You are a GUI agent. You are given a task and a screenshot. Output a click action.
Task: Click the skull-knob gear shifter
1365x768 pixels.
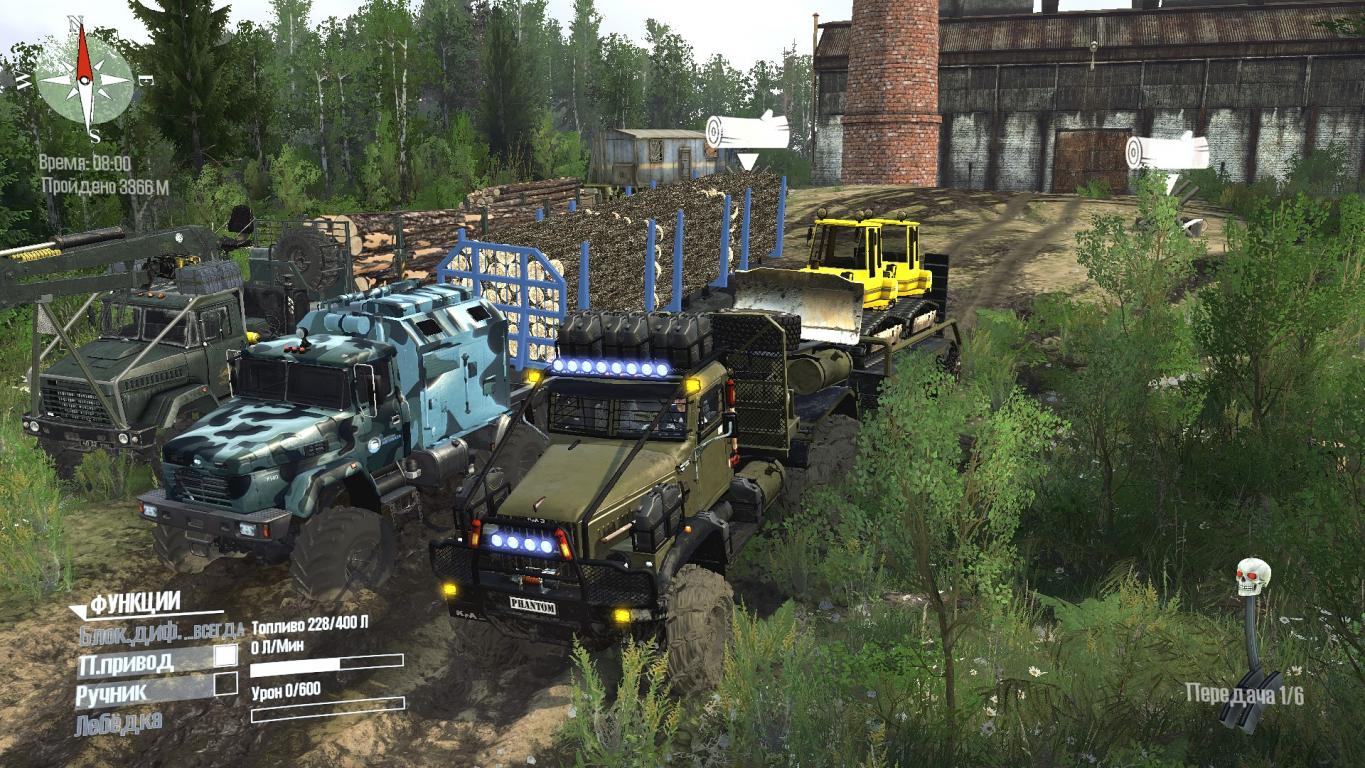[x=1251, y=642]
